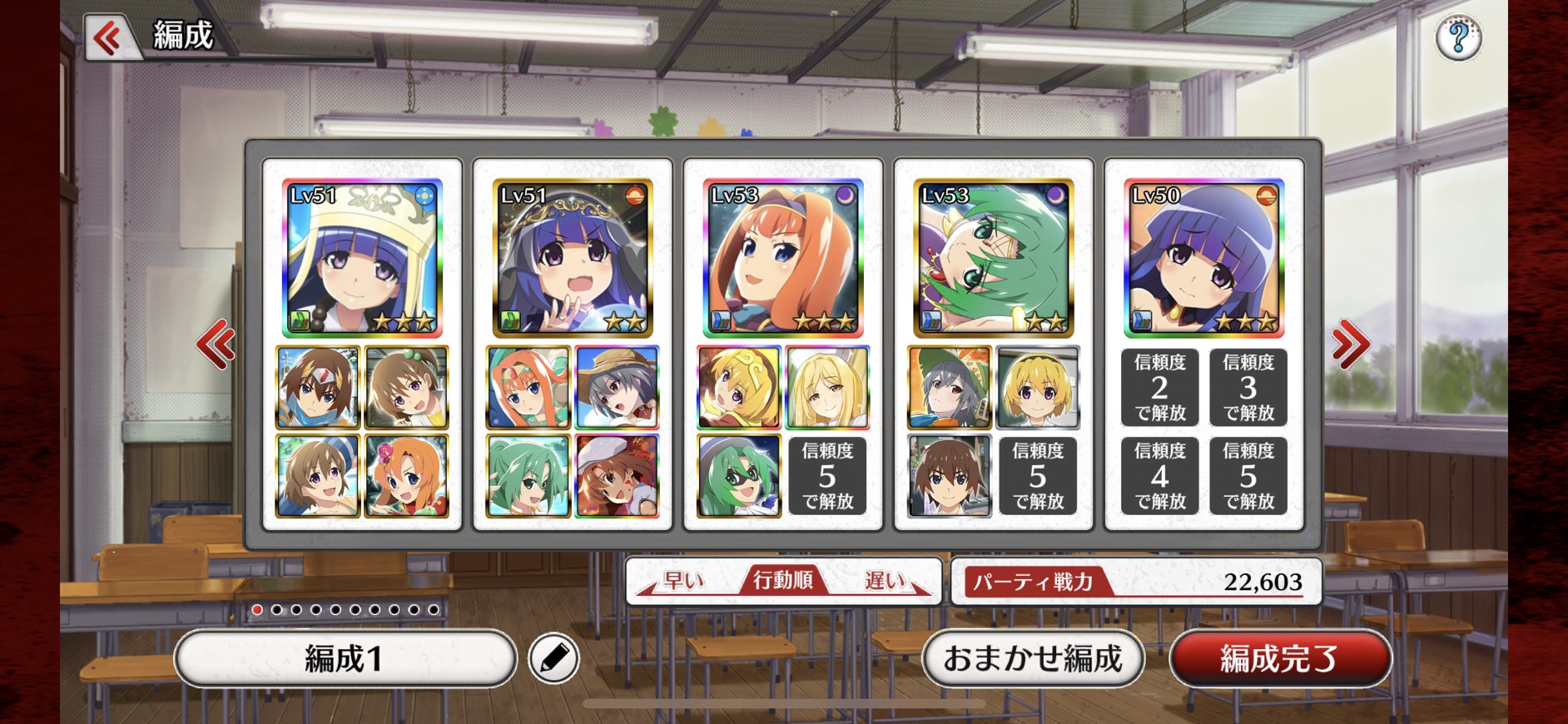Image resolution: width=1568 pixels, height=724 pixels.
Task: Edit formation name with pencil icon
Action: [553, 658]
